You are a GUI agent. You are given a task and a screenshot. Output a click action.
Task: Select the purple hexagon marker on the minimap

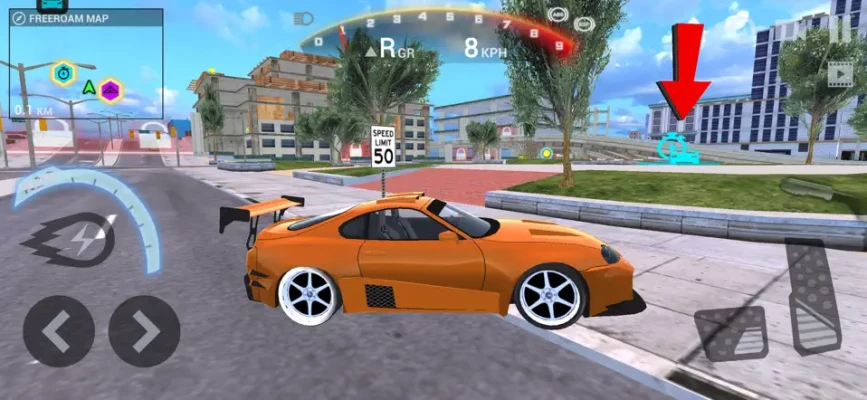pyautogui.click(x=110, y=90)
